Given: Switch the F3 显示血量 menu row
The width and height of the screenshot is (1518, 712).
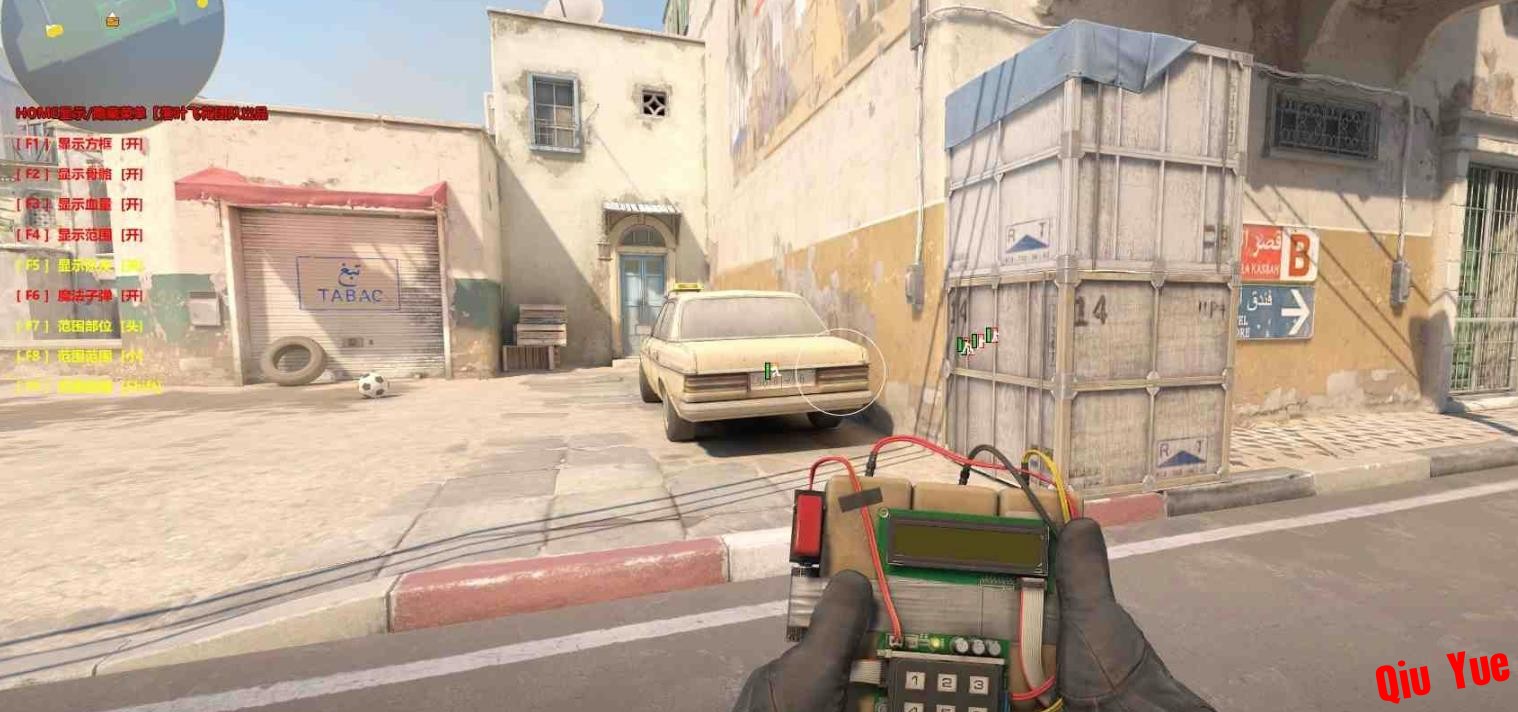Looking at the screenshot, I should 80,205.
